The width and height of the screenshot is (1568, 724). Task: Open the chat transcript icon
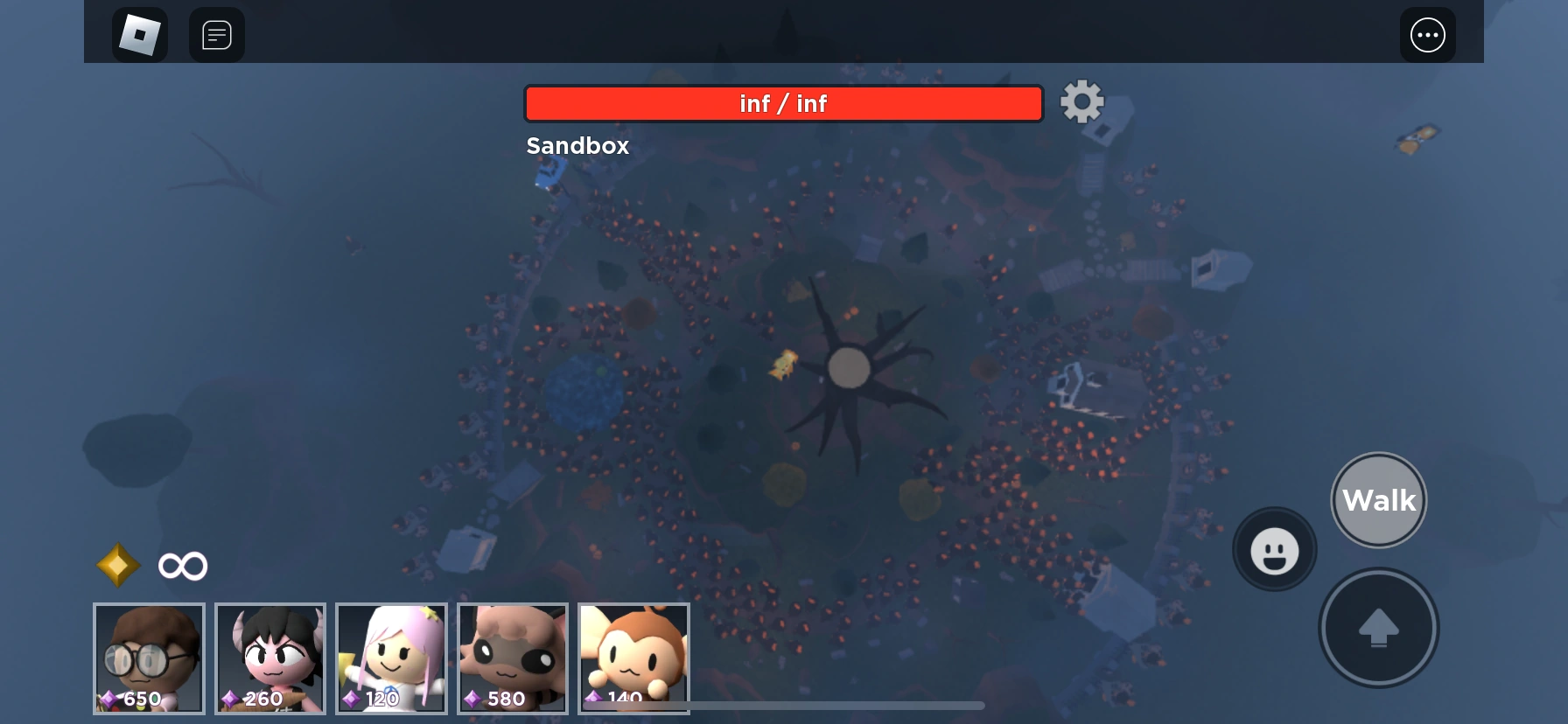(x=216, y=35)
